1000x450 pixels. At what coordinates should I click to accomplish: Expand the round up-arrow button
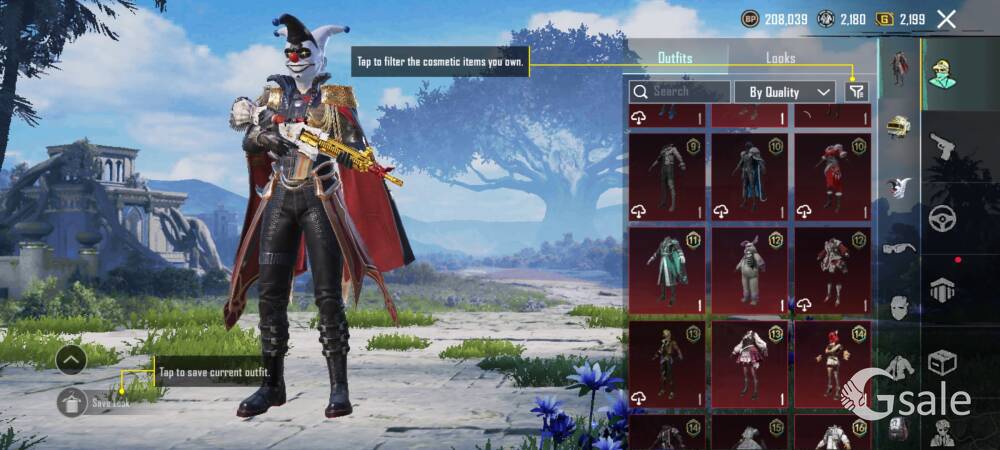tap(70, 359)
